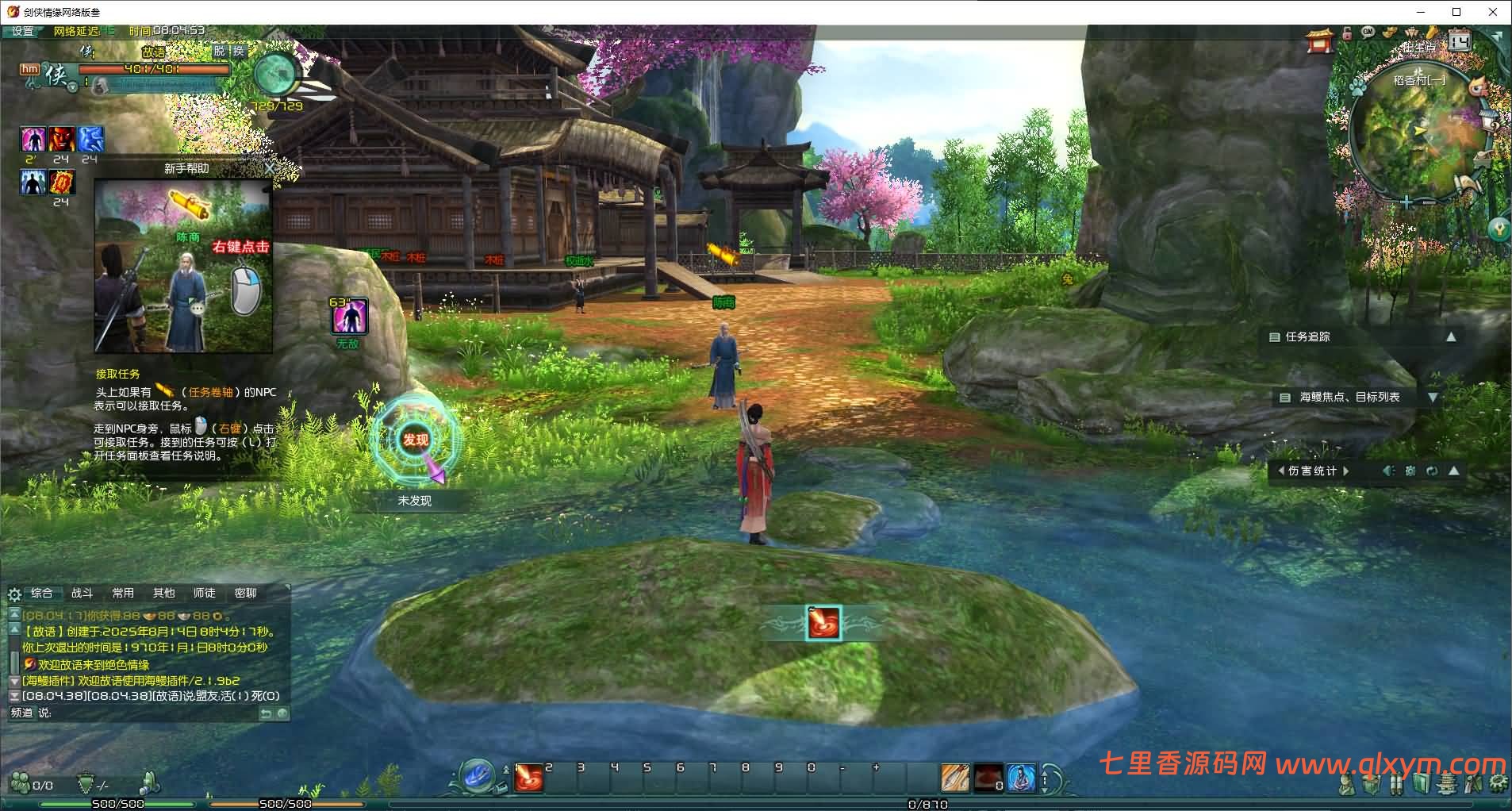This screenshot has height=811, width=1512.
Task: Switch to the 师徒 chat tab
Action: [205, 593]
